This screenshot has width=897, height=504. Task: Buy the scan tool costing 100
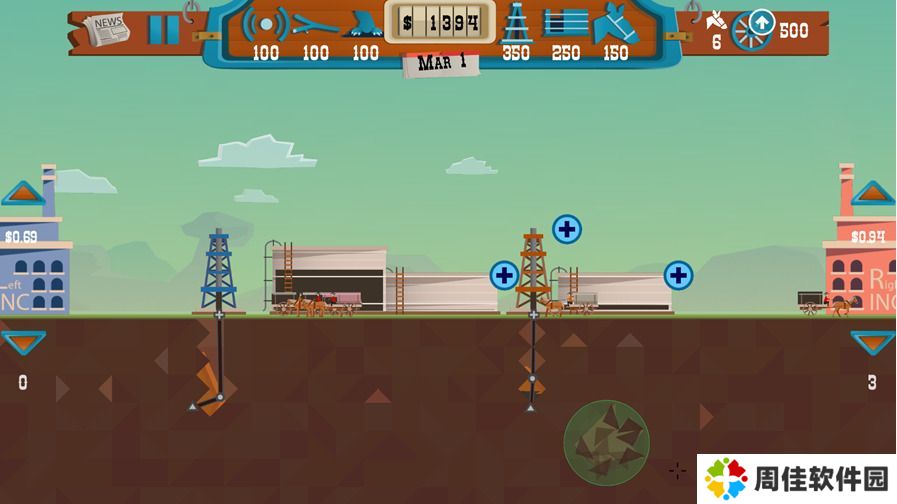tap(266, 24)
